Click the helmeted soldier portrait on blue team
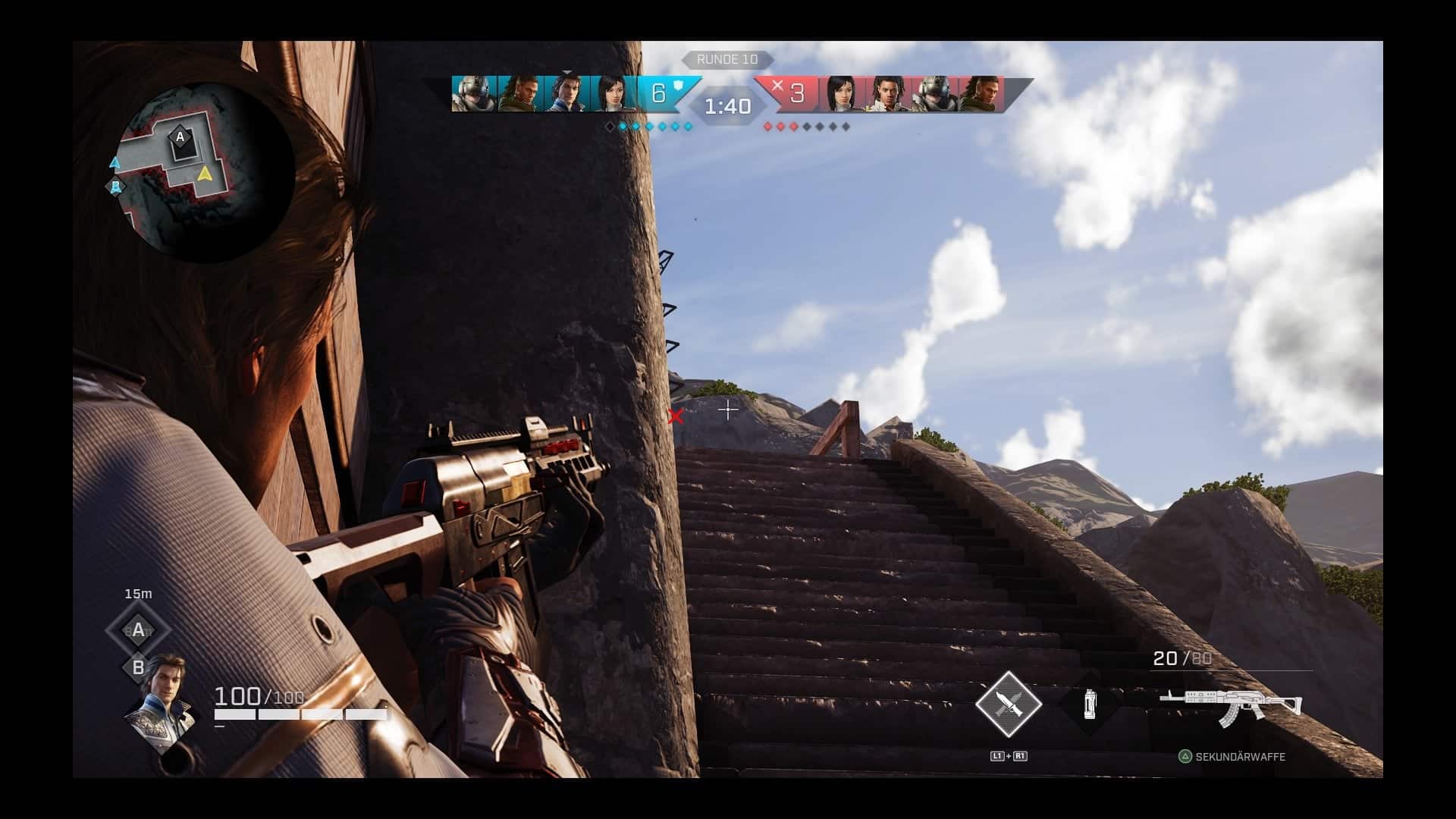This screenshot has height=819, width=1456. click(474, 94)
